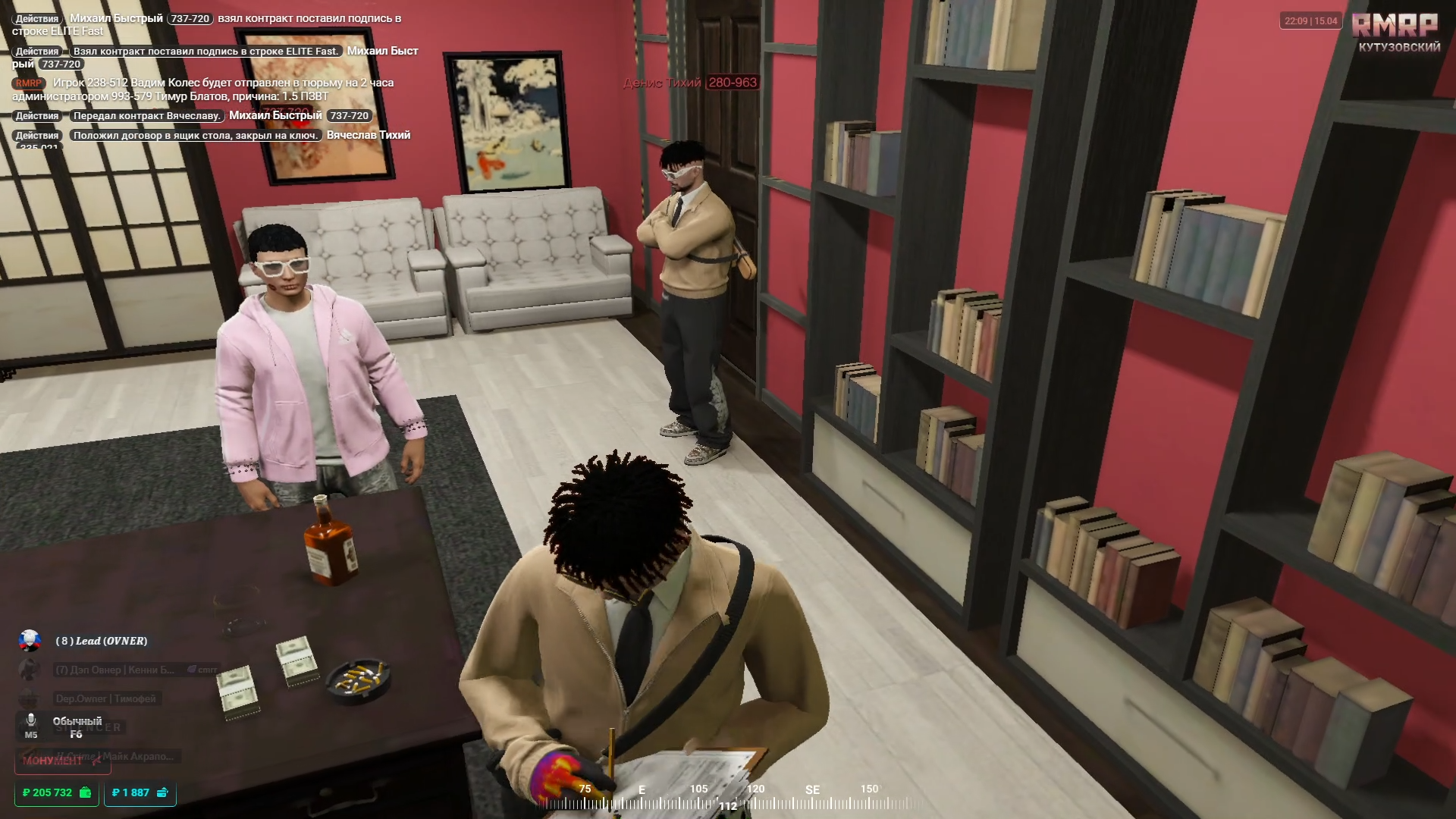Click the Денис Тихий player nametag

690,83
